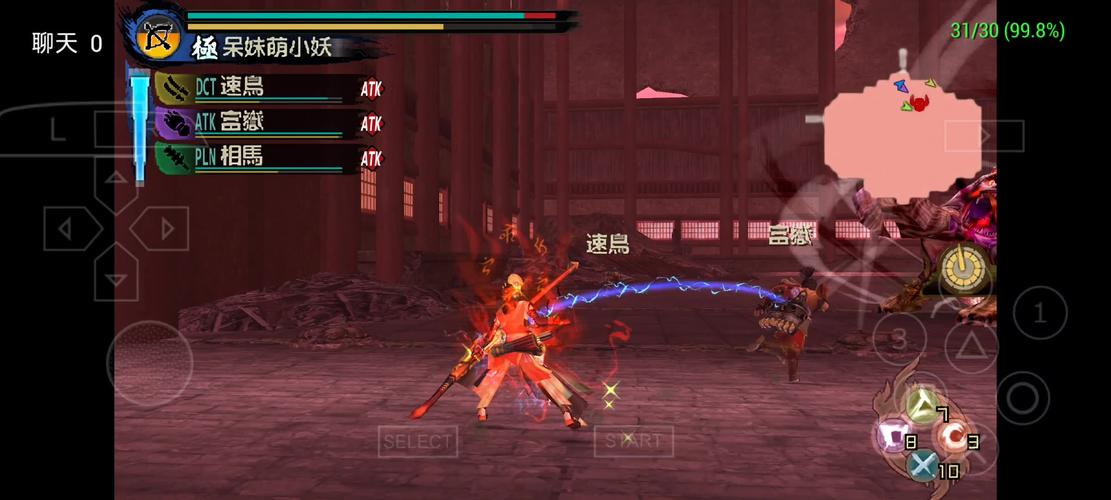Activate the red circle skill with 3 uses
Screen dimensions: 1111x500
[951, 435]
